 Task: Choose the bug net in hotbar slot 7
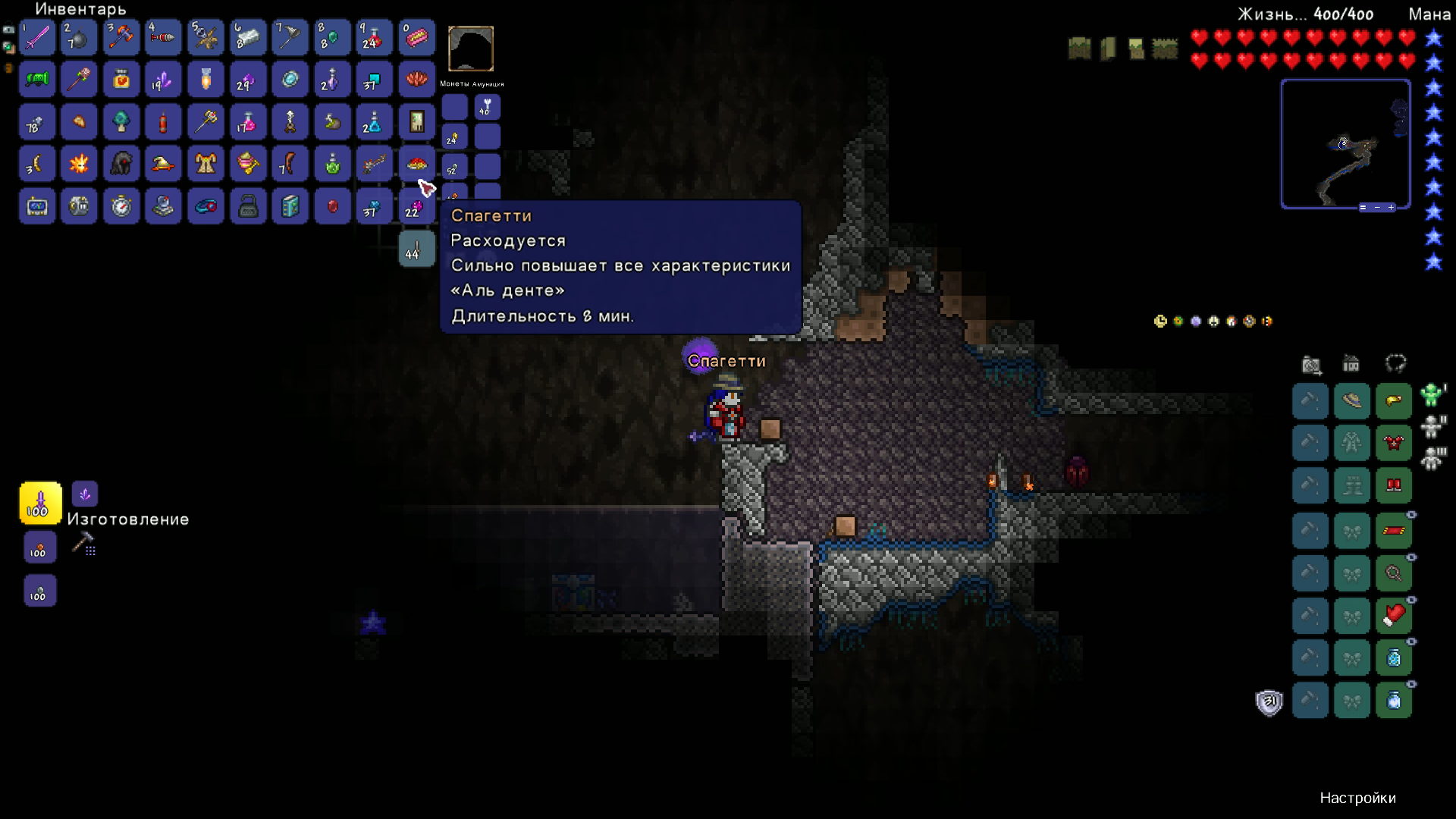click(290, 37)
